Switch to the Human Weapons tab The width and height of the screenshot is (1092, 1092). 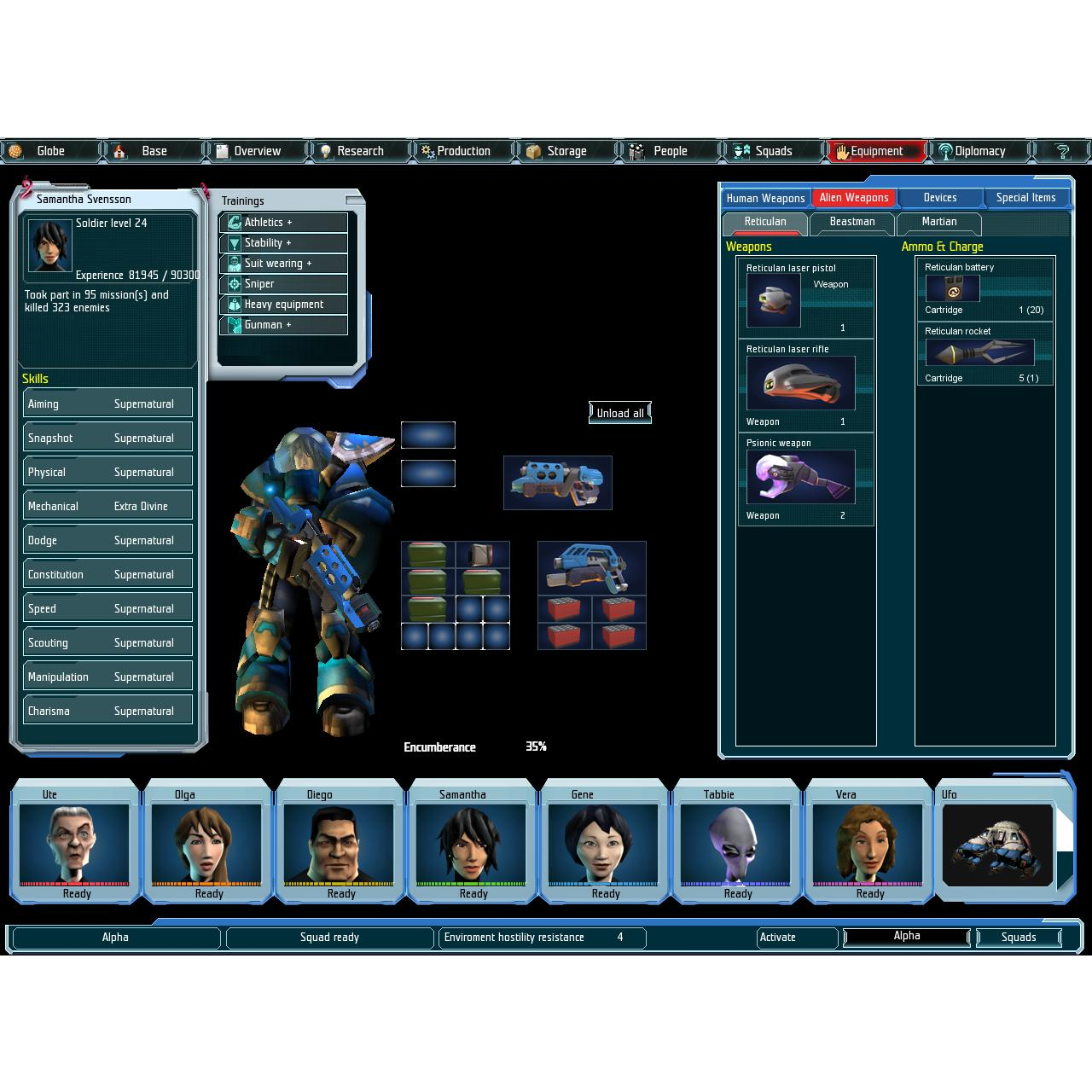point(765,198)
